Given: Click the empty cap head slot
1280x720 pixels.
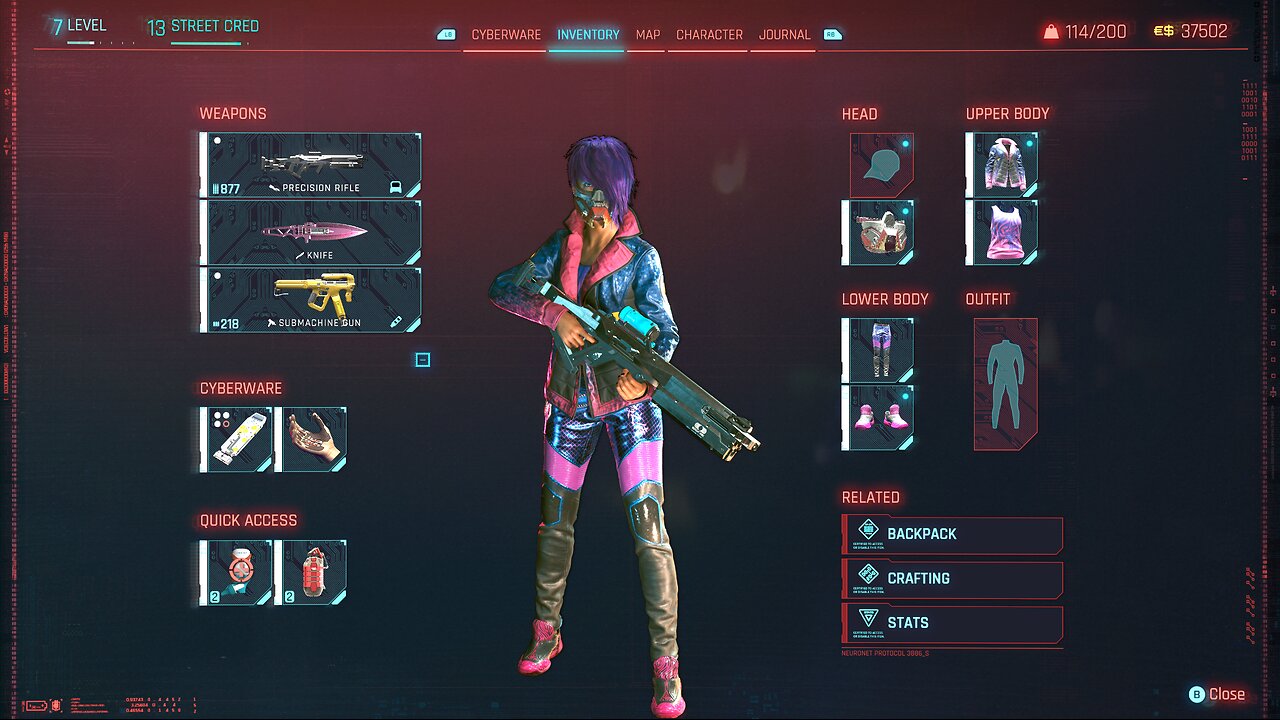Looking at the screenshot, I should (881, 165).
